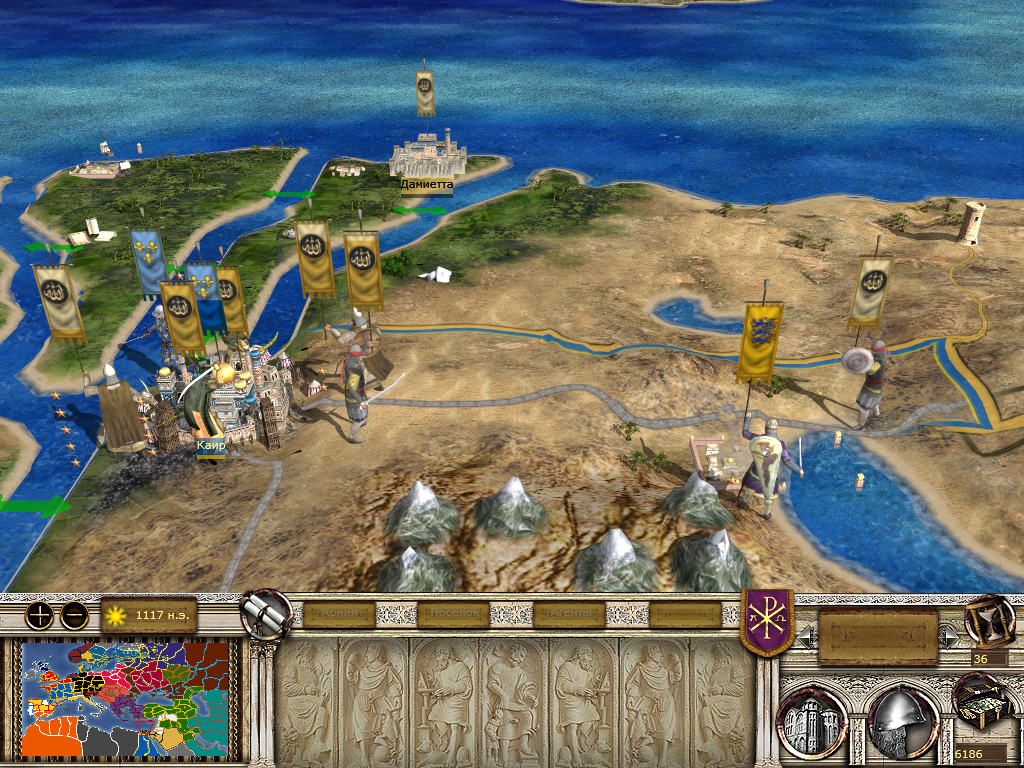Zoom out the minimap with the minus button
This screenshot has width=1024, height=768.
click(74, 615)
